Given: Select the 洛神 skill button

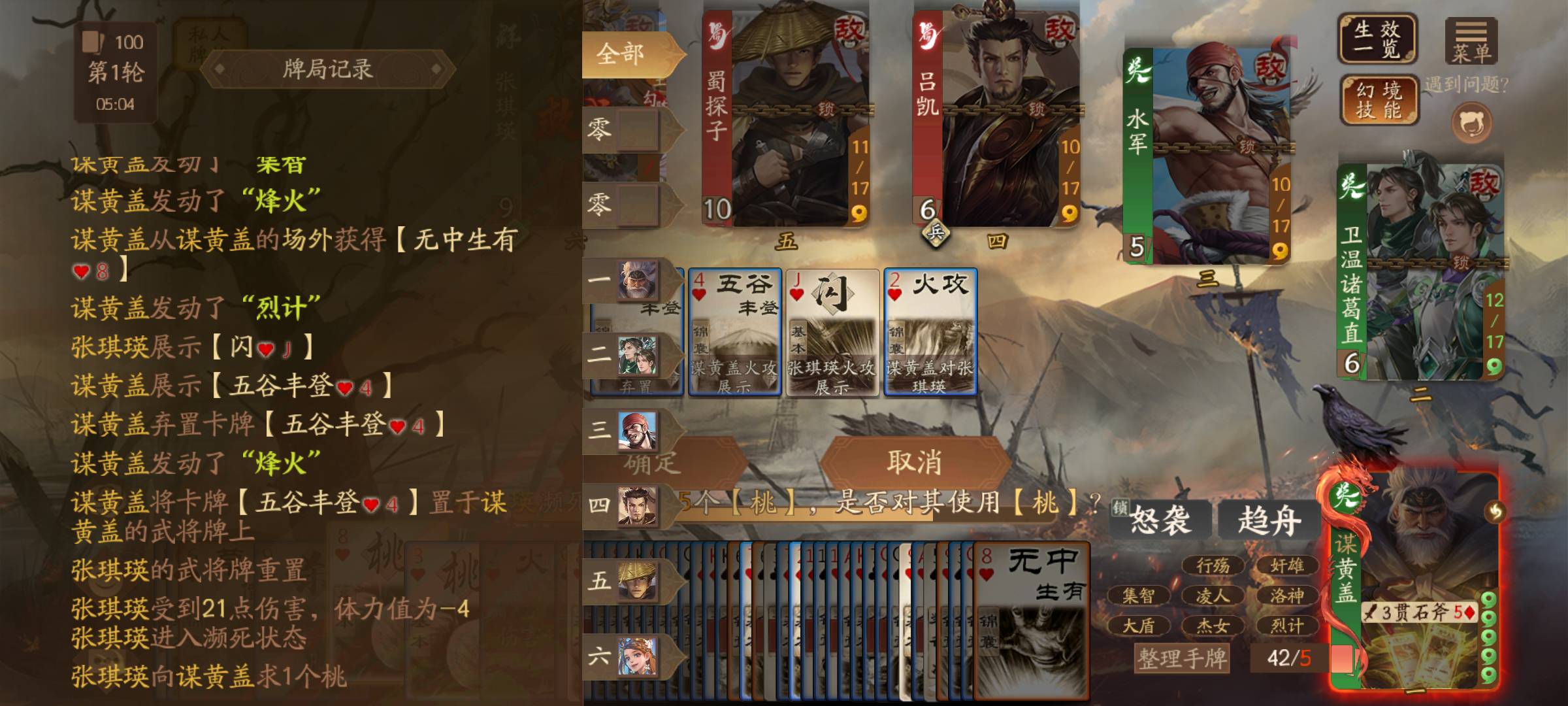Looking at the screenshot, I should pos(1286,596).
